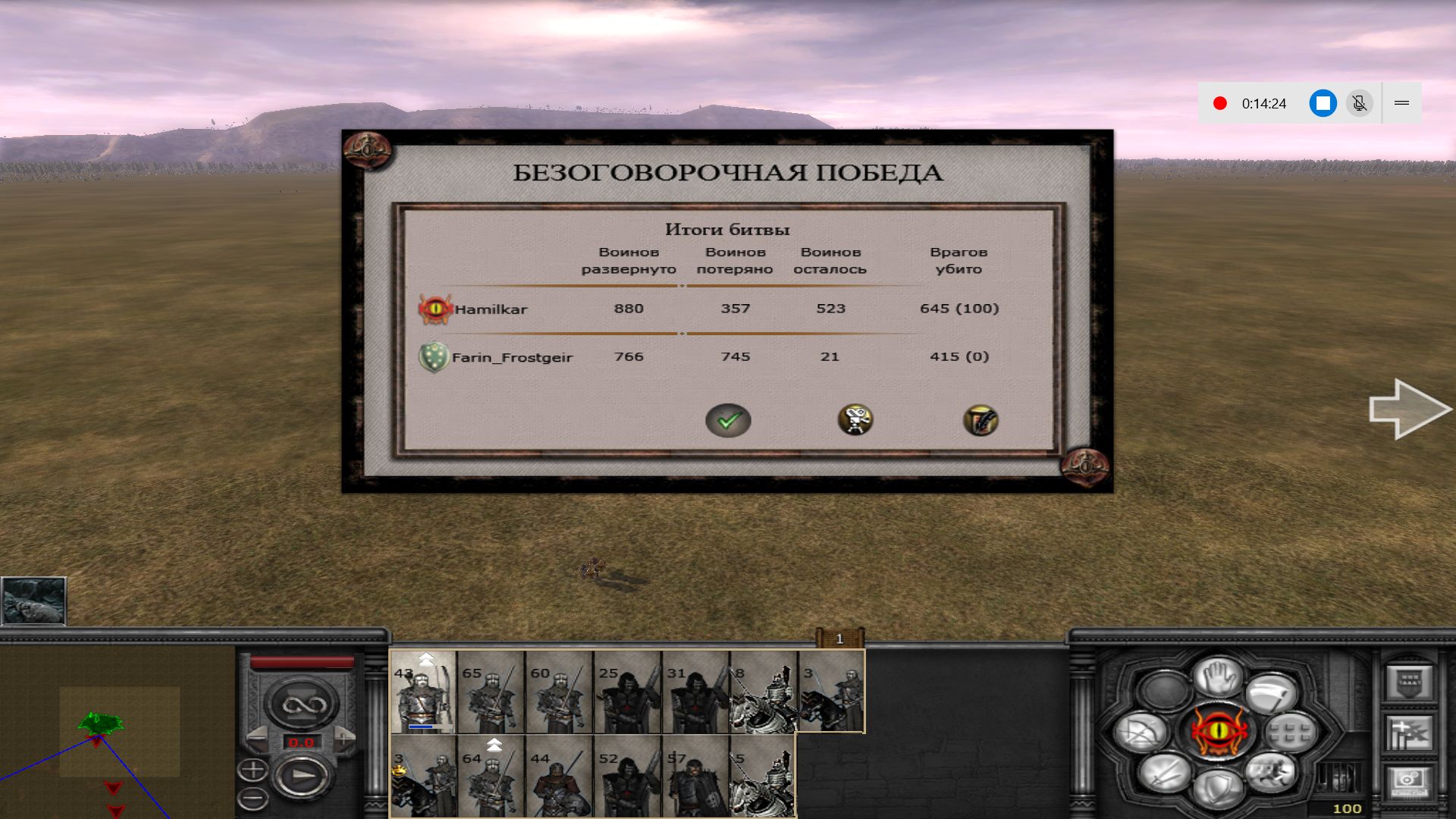Select the archer unit card with 43 soldiers
Image resolution: width=1456 pixels, height=819 pixels.
[x=423, y=692]
